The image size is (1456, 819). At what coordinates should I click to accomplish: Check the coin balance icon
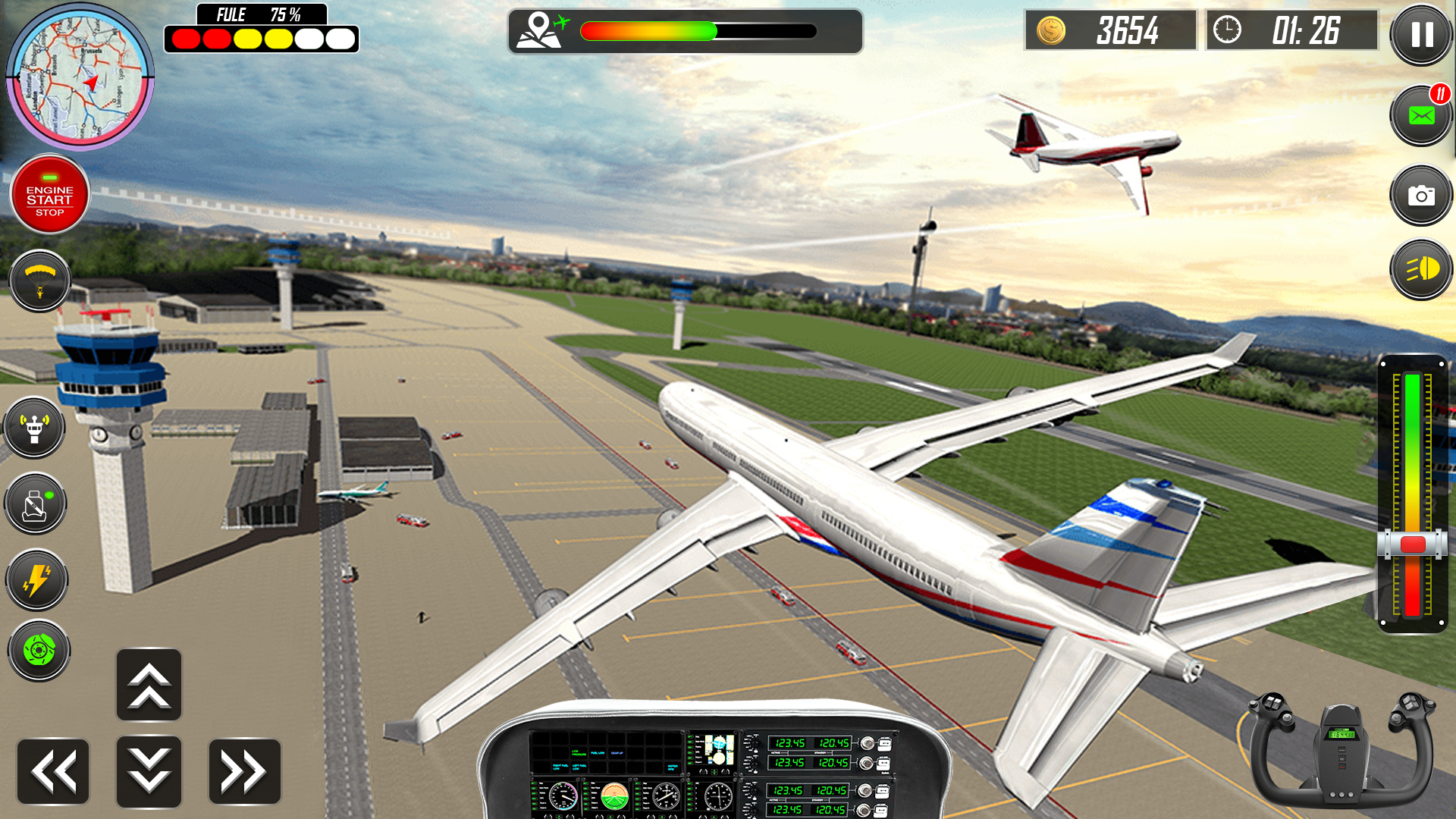(x=1050, y=30)
